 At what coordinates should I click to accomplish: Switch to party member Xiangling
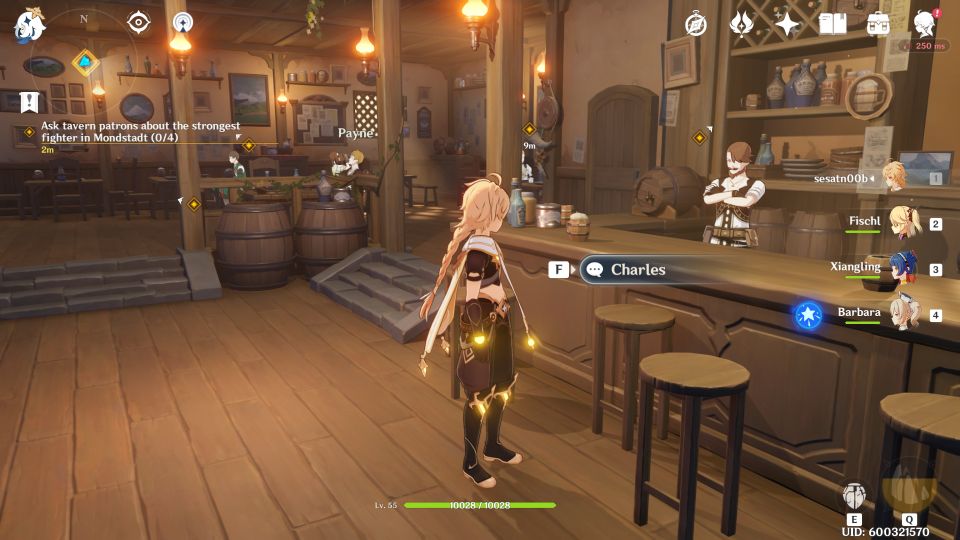click(904, 268)
